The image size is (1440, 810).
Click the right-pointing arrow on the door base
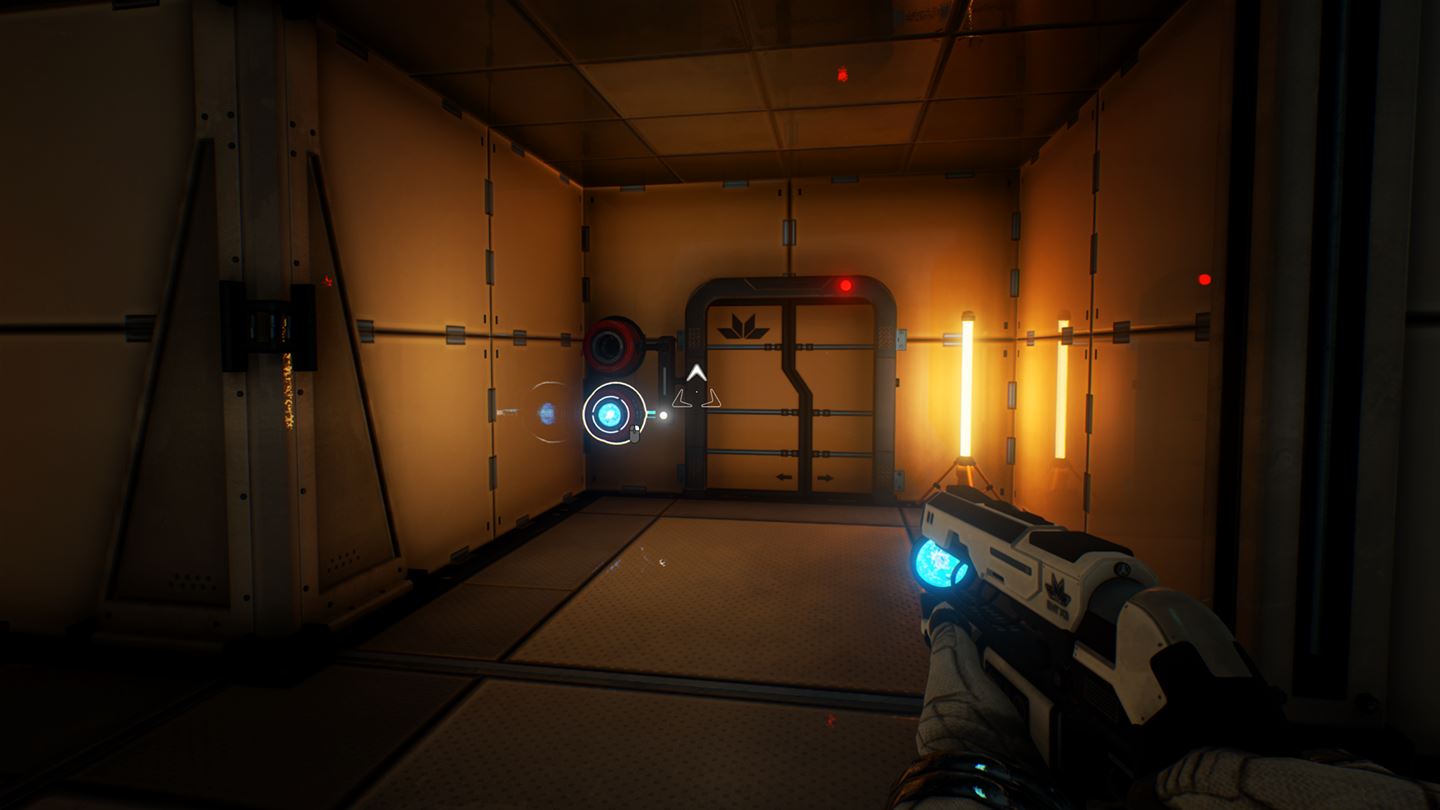[825, 478]
